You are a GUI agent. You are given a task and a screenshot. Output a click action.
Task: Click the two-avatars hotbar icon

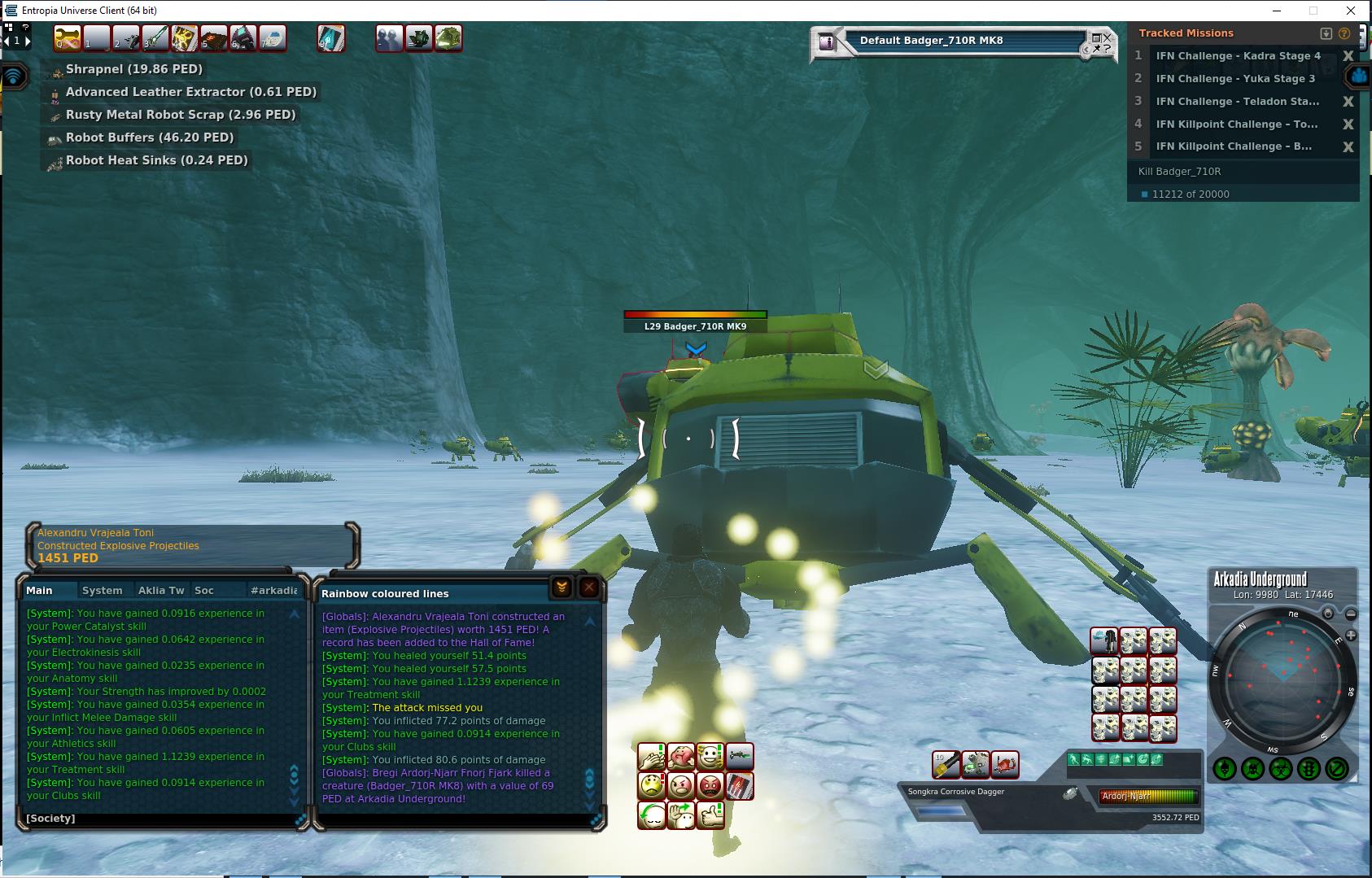pyautogui.click(x=389, y=38)
